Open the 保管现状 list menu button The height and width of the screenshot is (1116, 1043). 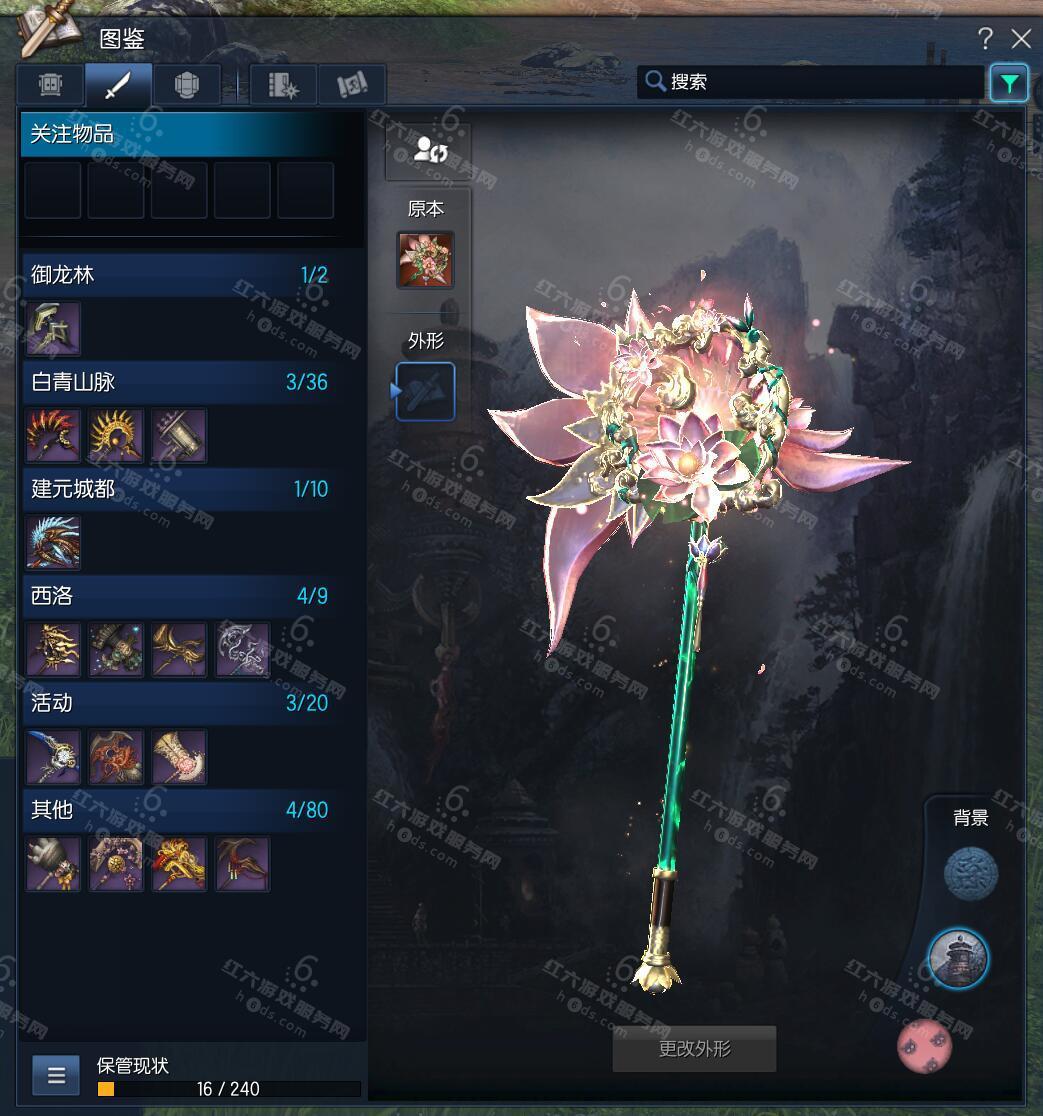[x=56, y=1076]
